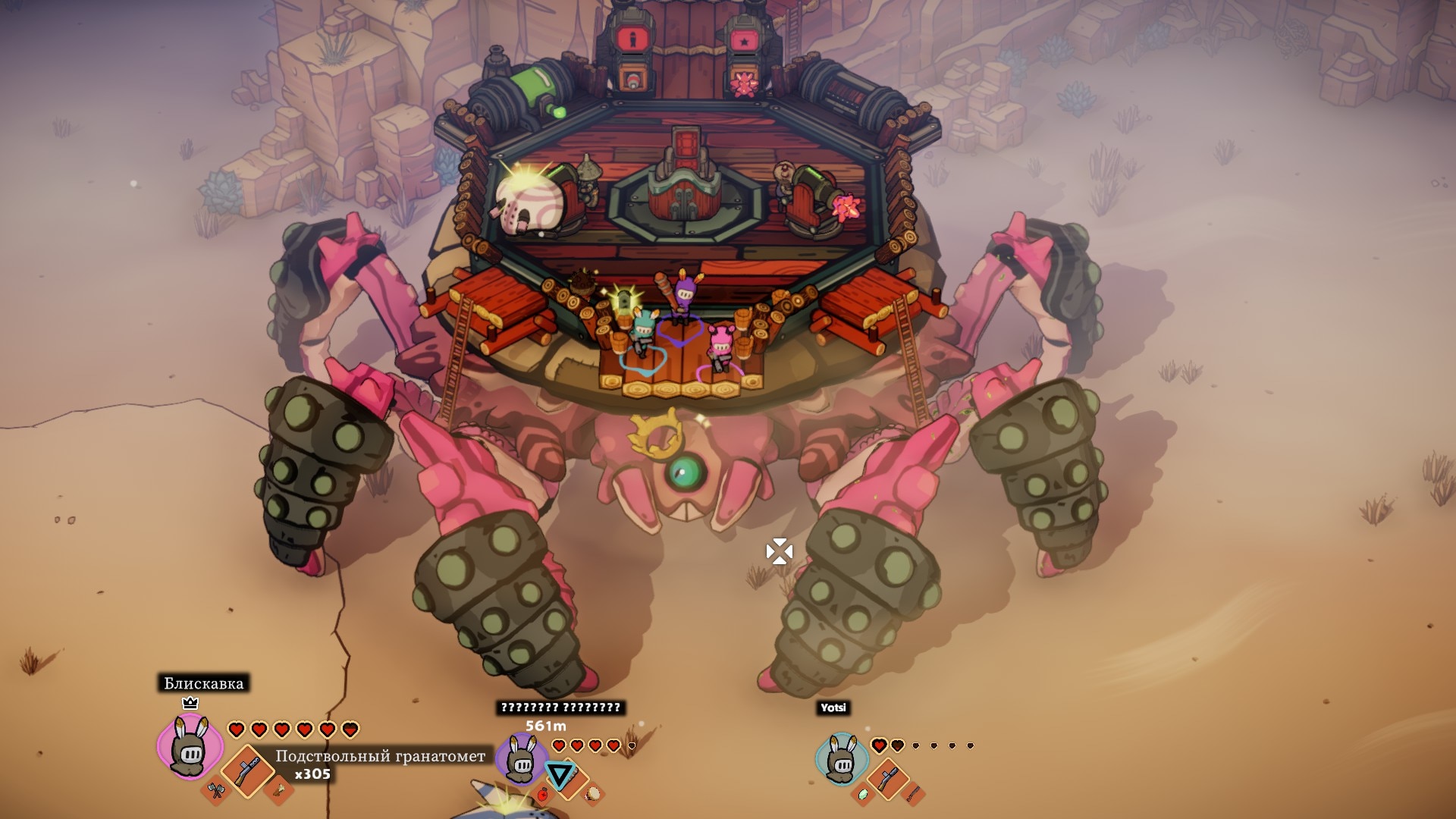Select the drum item slot
The height and width of the screenshot is (819, 1456).
tap(593, 793)
